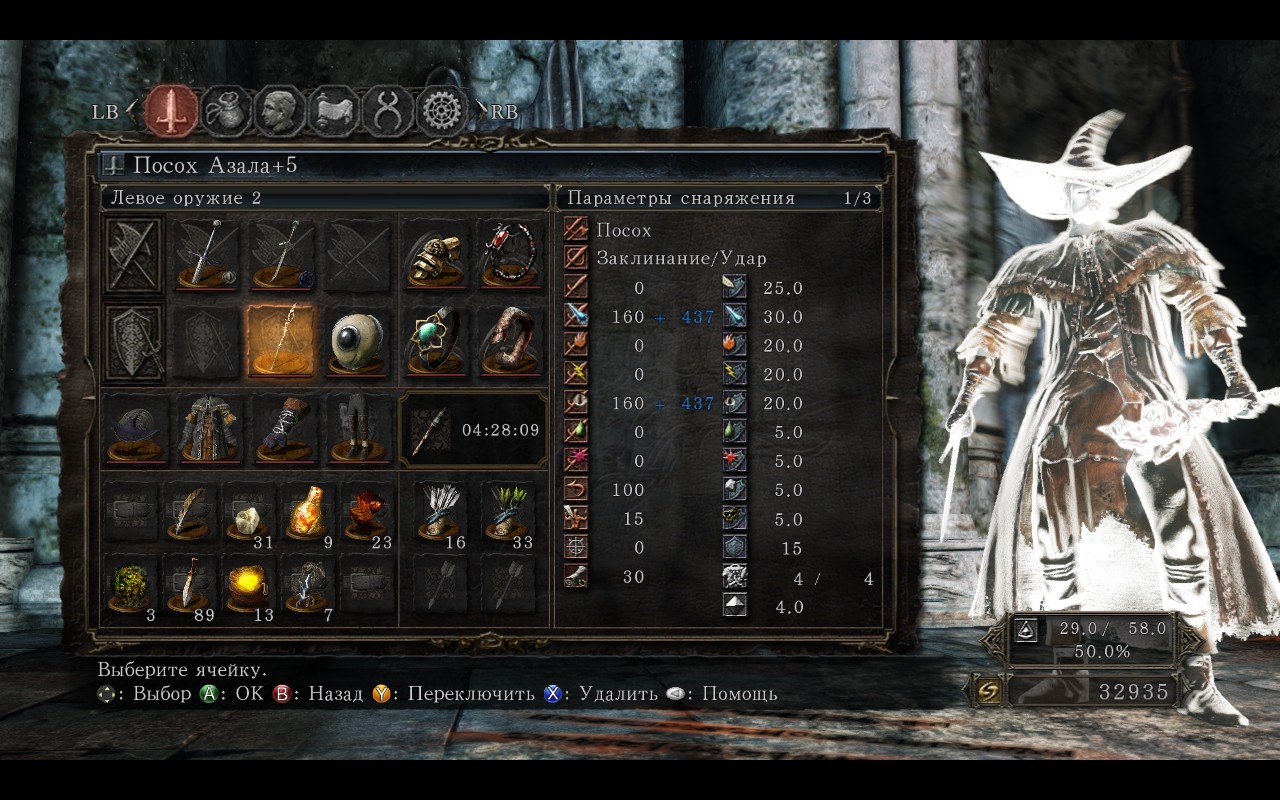The height and width of the screenshot is (800, 1280).
Task: Pick the golden gauntlet ring slot
Action: 436,255
